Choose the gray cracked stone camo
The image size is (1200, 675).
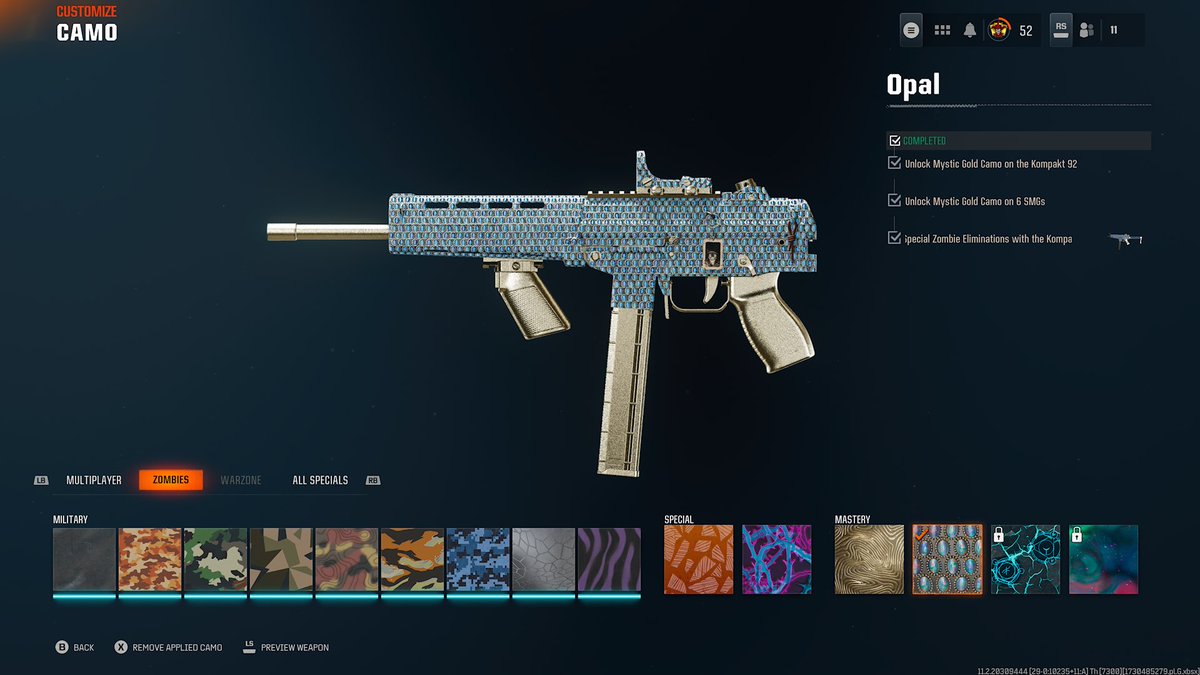pos(543,560)
